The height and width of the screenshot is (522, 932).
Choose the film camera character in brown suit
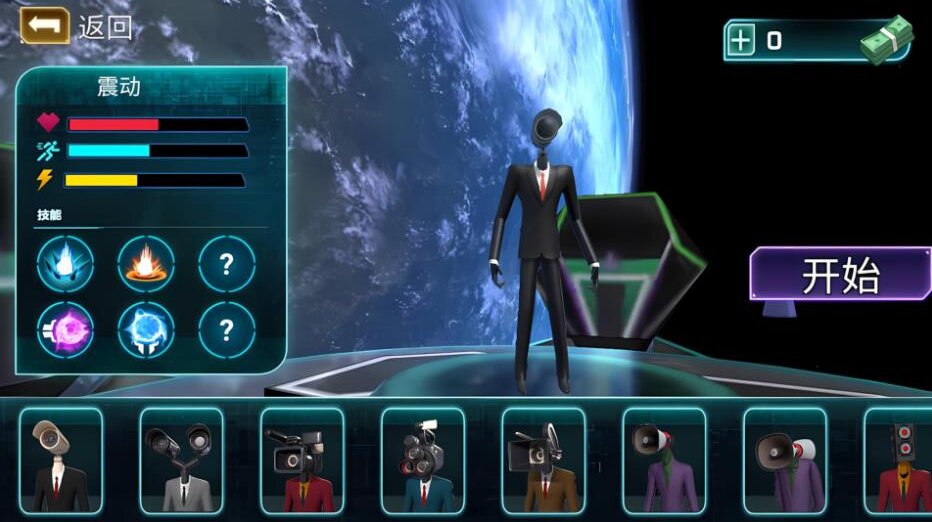[x=543, y=460]
